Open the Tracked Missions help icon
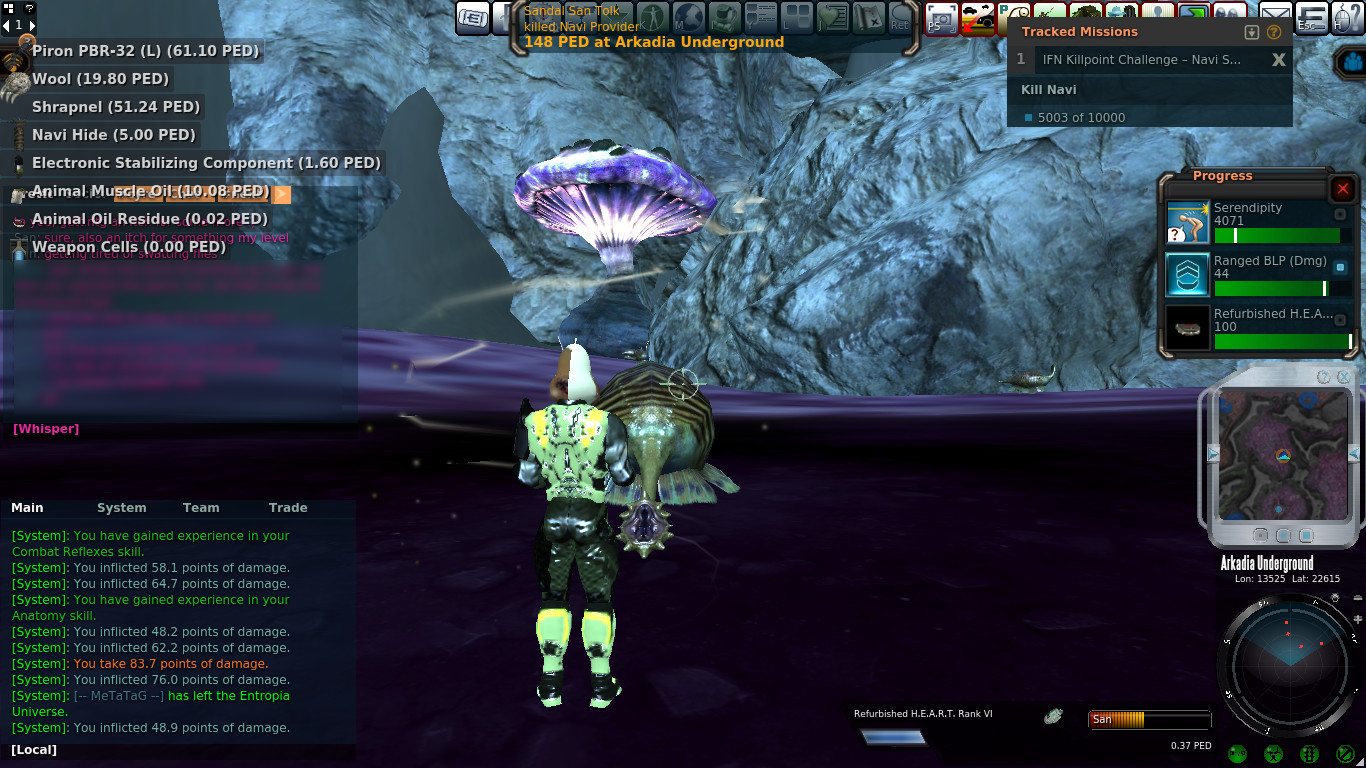1366x768 pixels. [x=1274, y=32]
